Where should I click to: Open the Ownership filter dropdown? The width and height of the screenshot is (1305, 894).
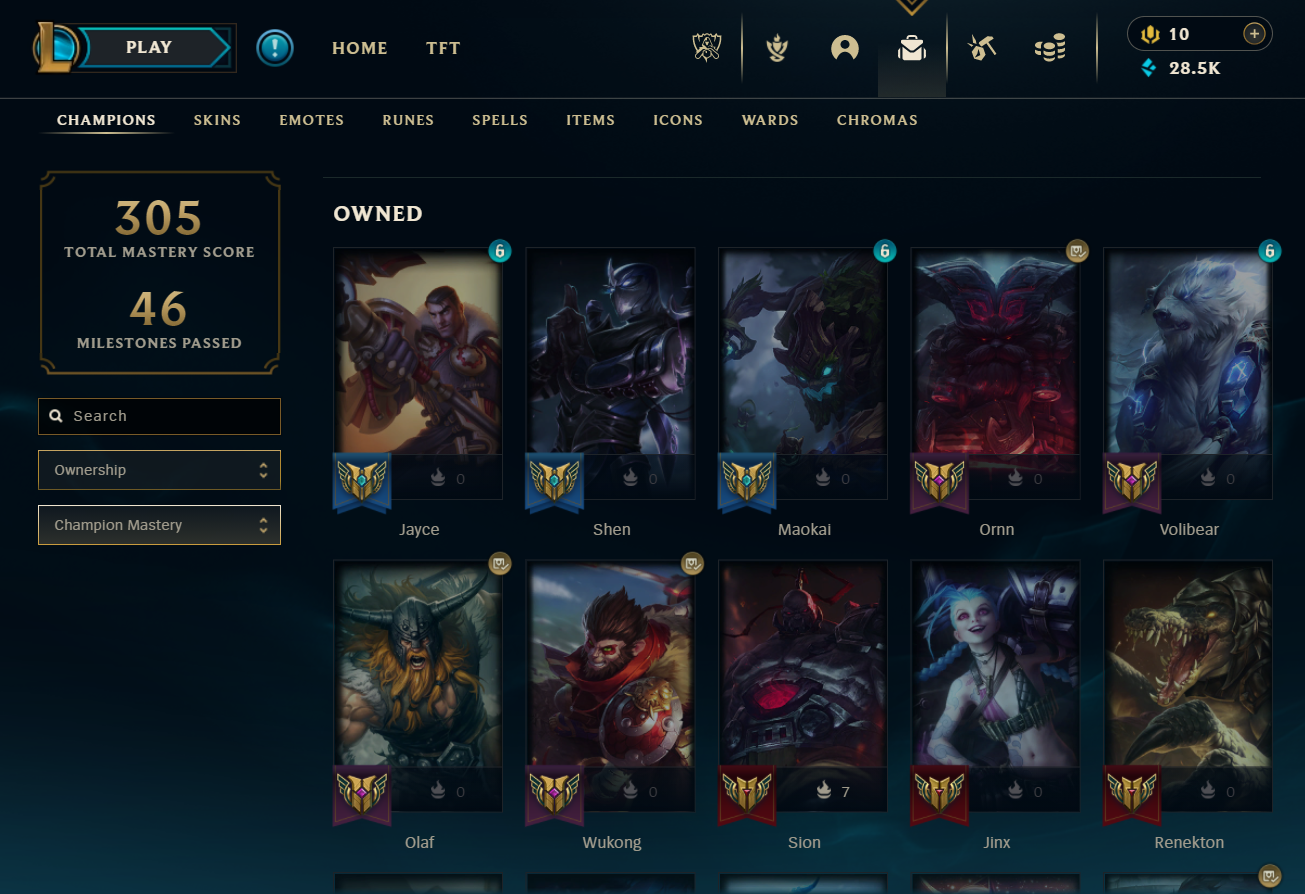click(x=160, y=470)
